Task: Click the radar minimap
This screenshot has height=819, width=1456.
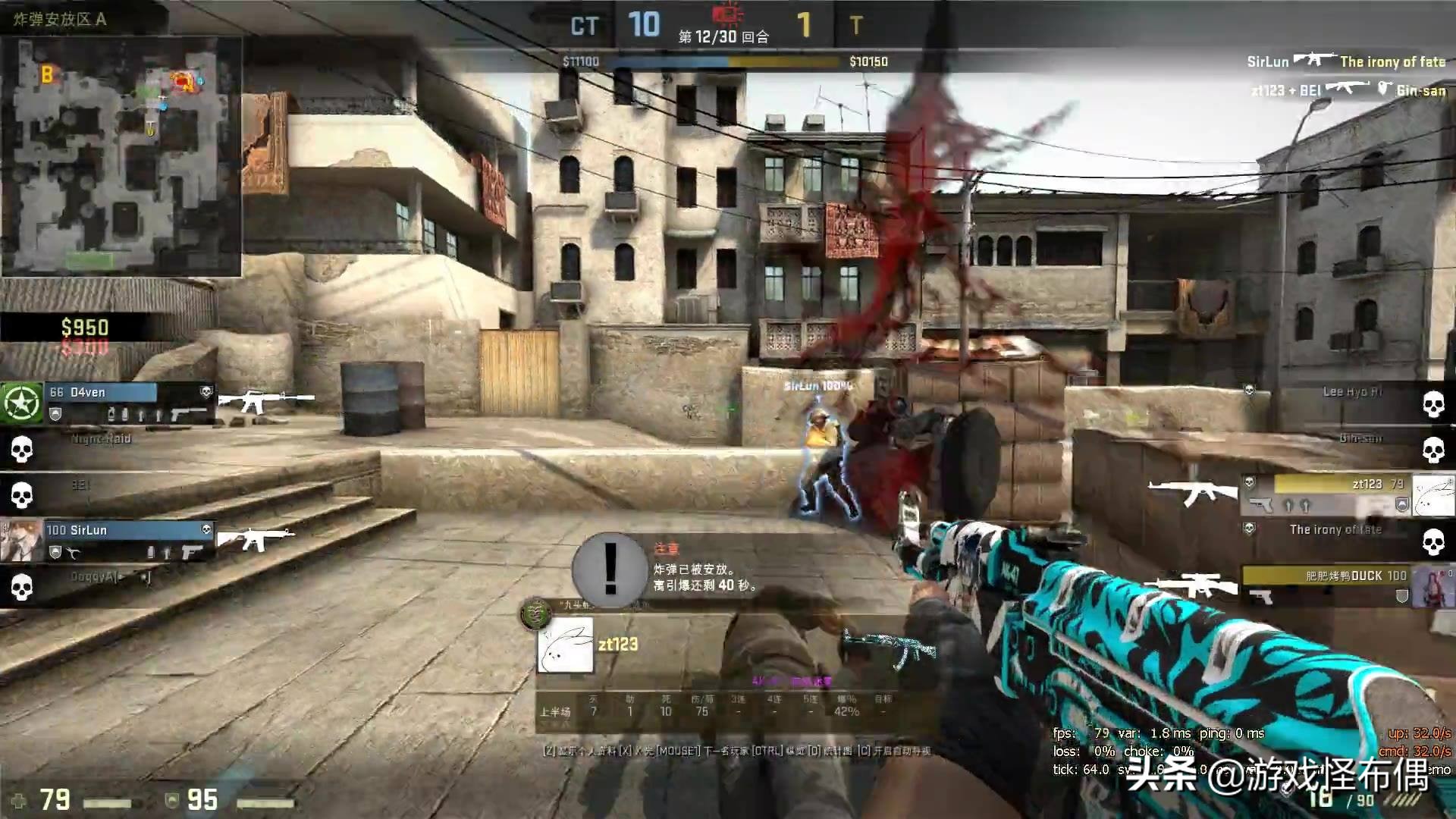Action: coord(121,155)
